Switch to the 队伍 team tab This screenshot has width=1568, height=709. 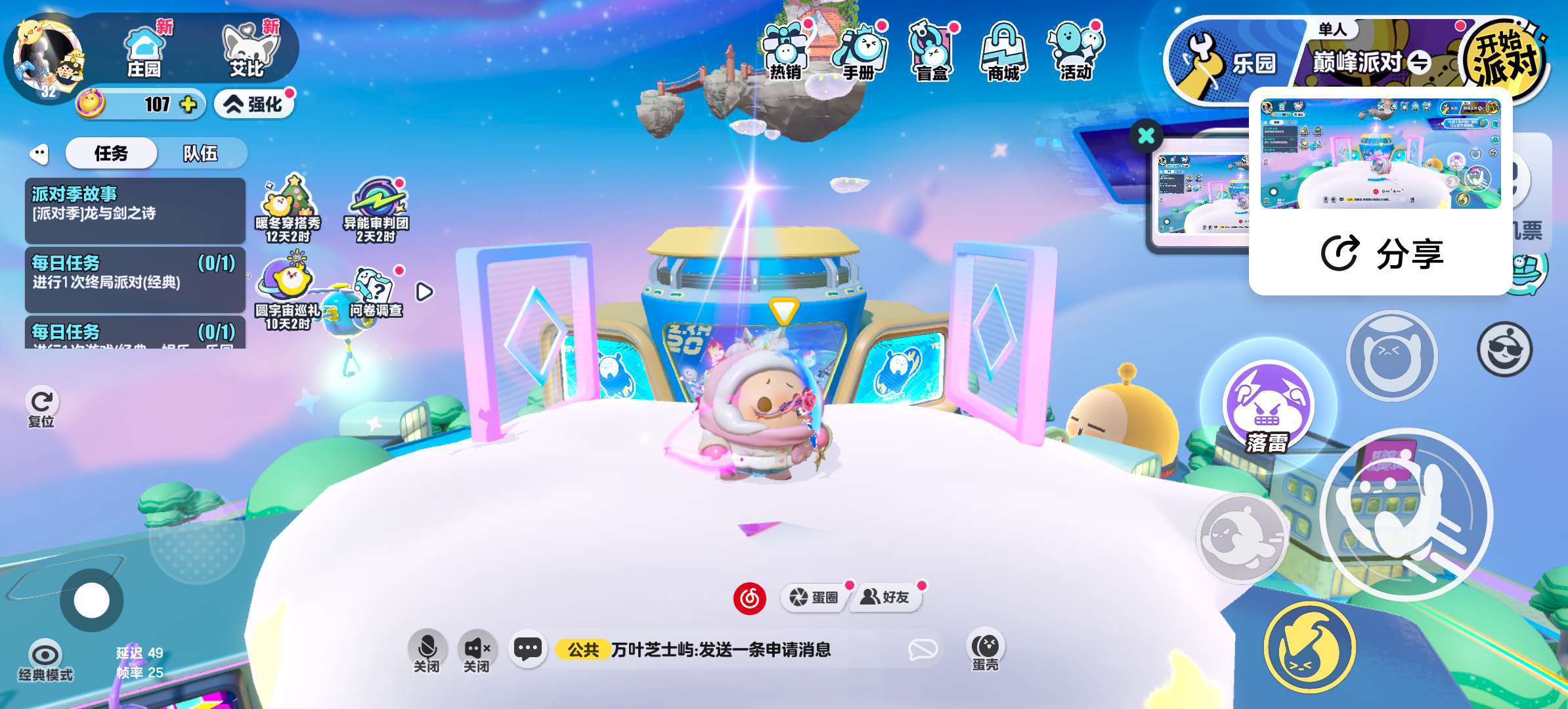[x=200, y=154]
